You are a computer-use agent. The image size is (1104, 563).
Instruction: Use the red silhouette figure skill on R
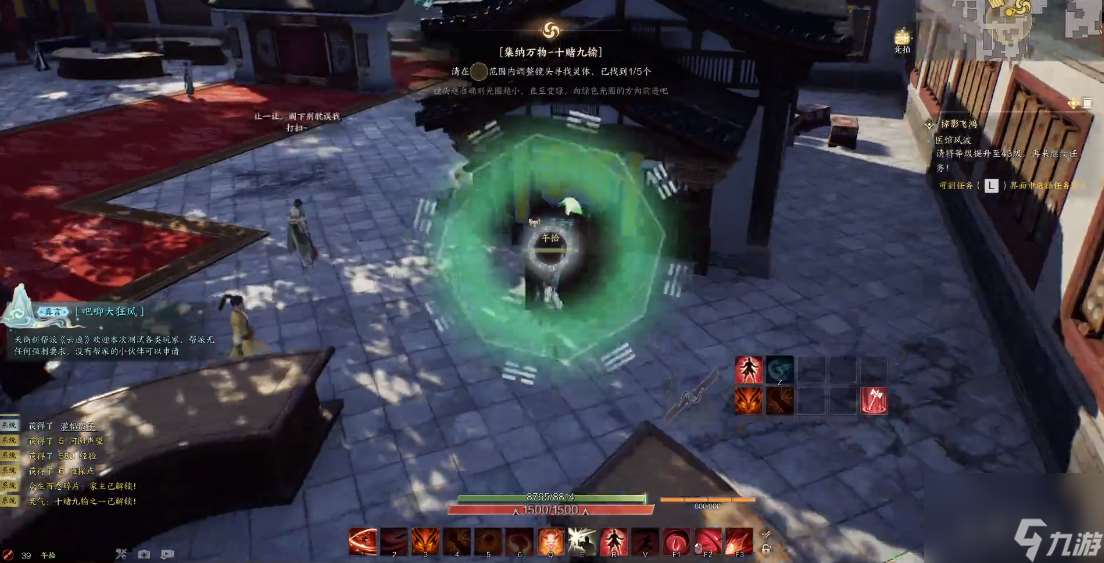point(613,540)
